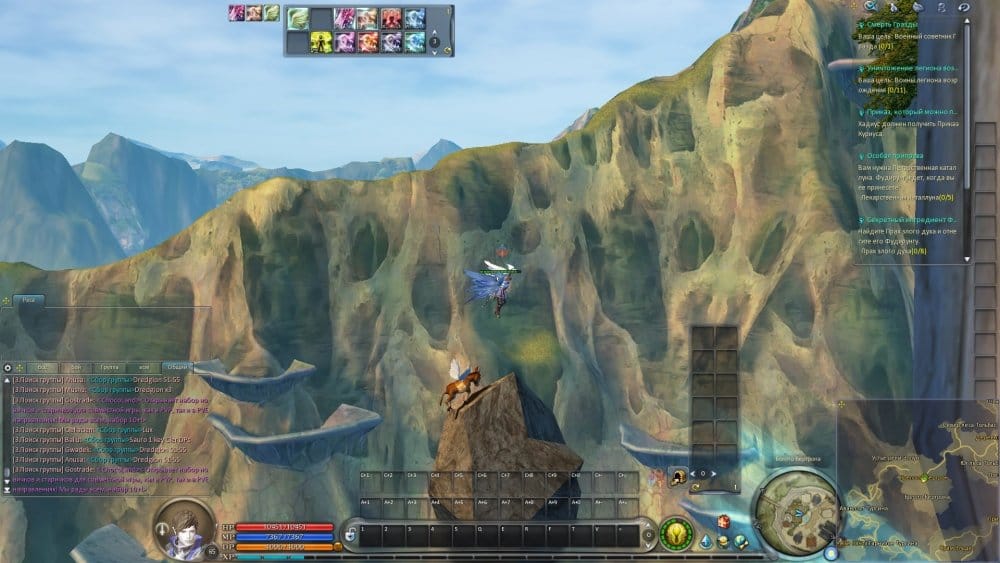Click the helmet icon beside the side bar
This screenshot has width=1000, height=563.
click(x=679, y=477)
